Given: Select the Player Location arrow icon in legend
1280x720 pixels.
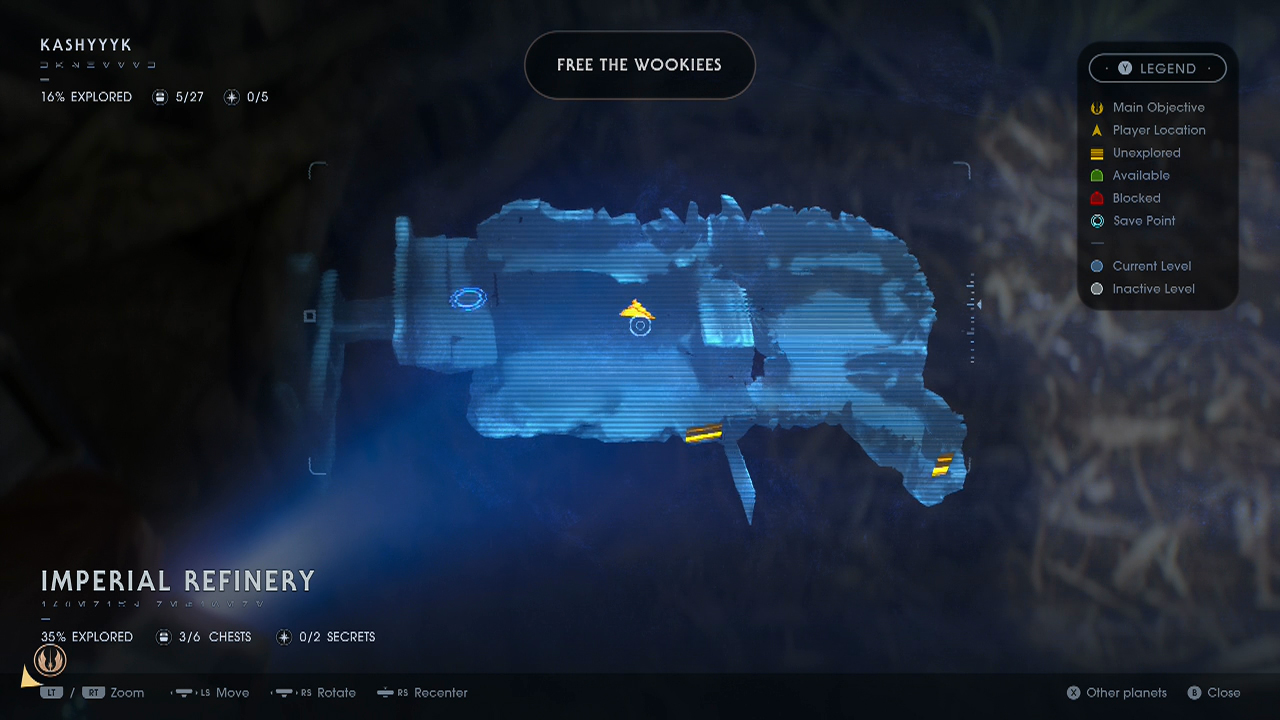Looking at the screenshot, I should (x=1096, y=130).
